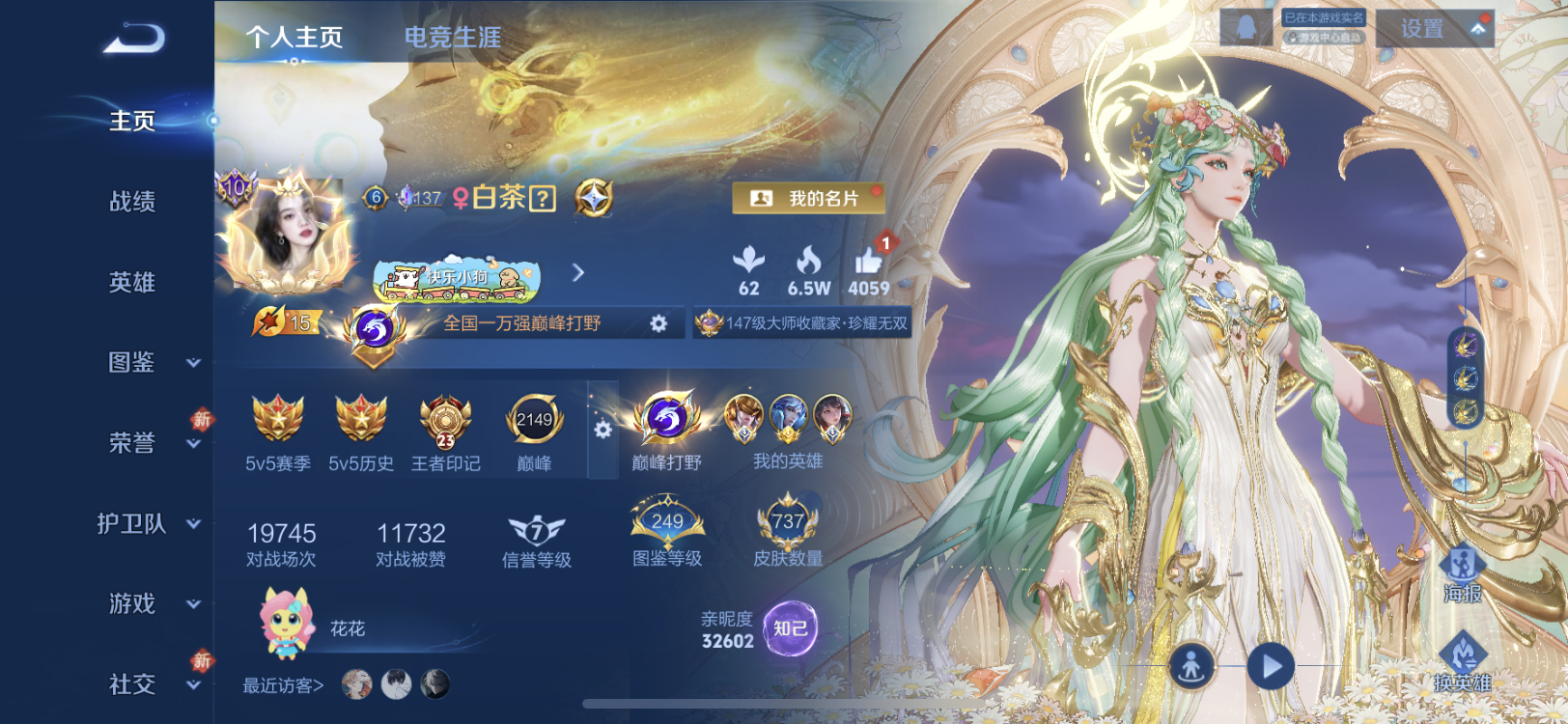Click the flame icon showing 6.5W heat
1568x724 pixels.
pos(811,263)
